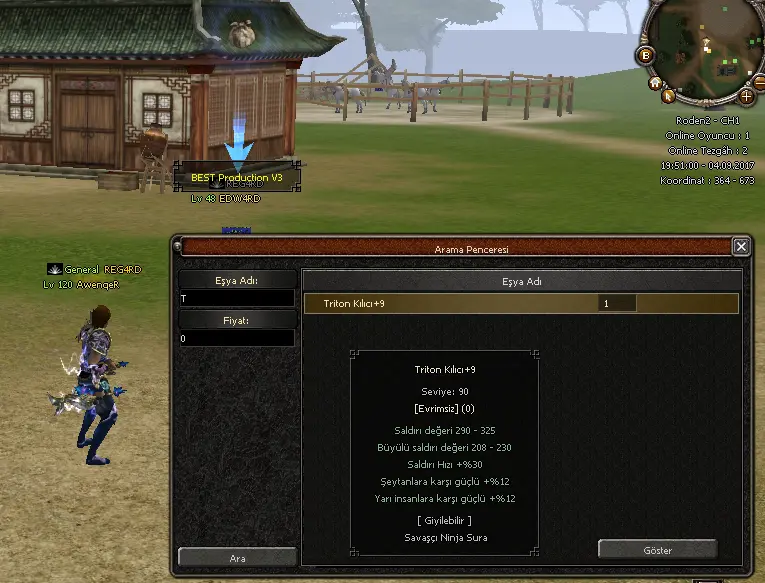This screenshot has height=583, width=765.
Task: Focus the Fiyat price field
Action: pyautogui.click(x=237, y=339)
